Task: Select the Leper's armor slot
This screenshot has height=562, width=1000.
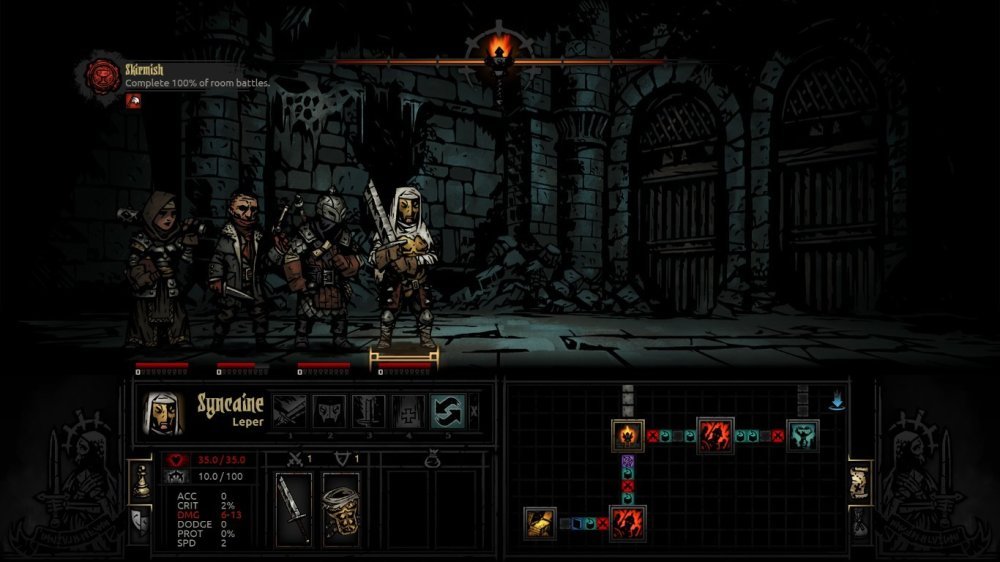Action: click(x=341, y=508)
